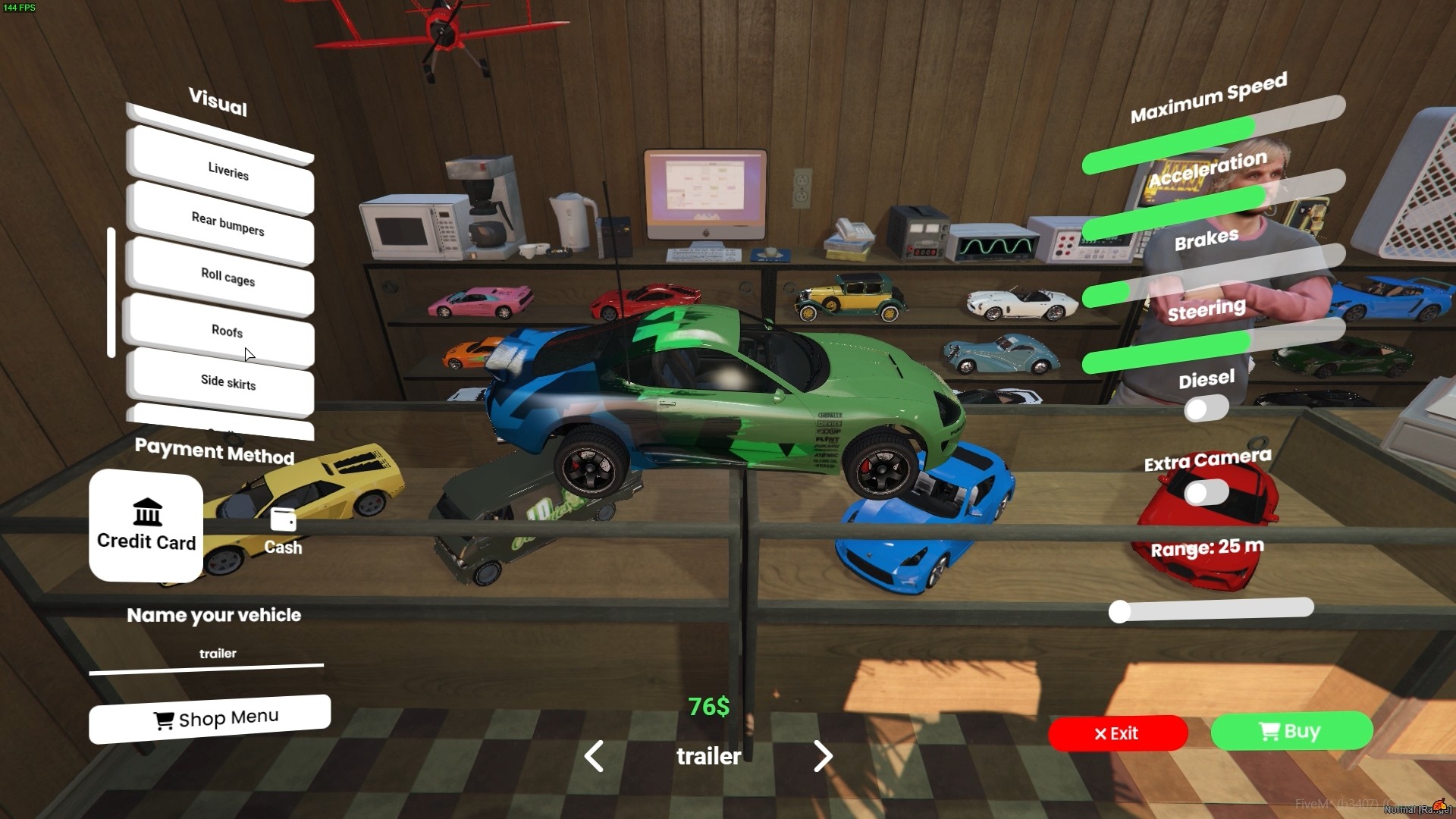Viewport: 1456px width, 819px height.
Task: Toggle the Extra Camera switch
Action: coord(1206,492)
